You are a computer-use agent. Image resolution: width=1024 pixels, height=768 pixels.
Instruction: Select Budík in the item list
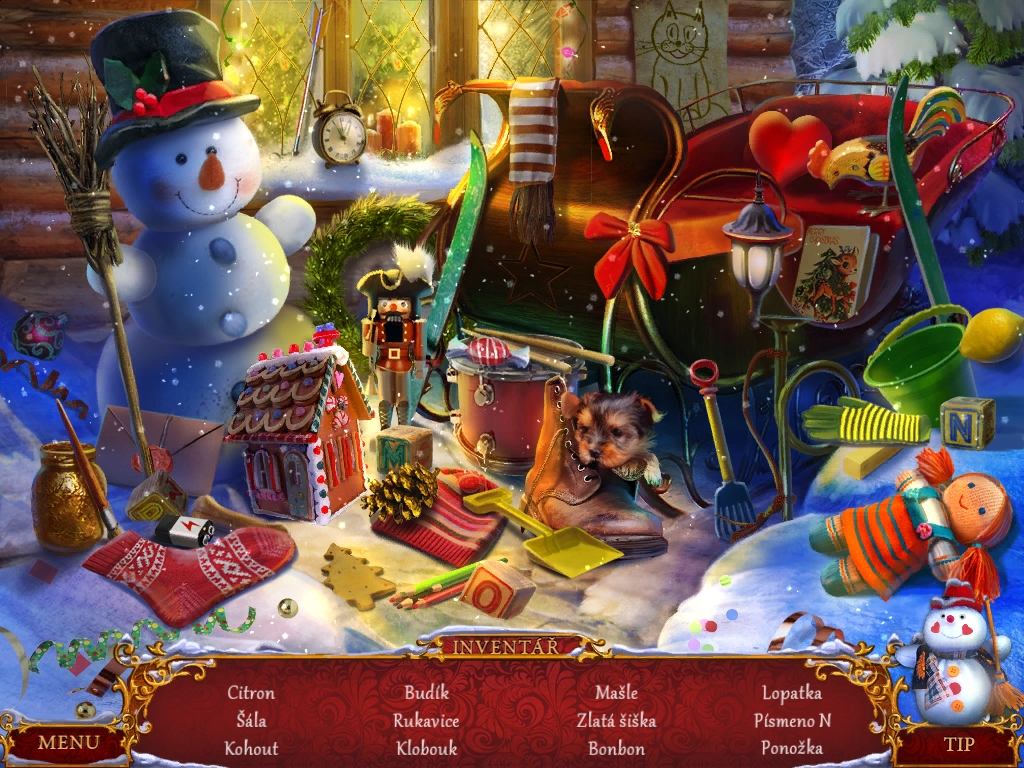(427, 692)
